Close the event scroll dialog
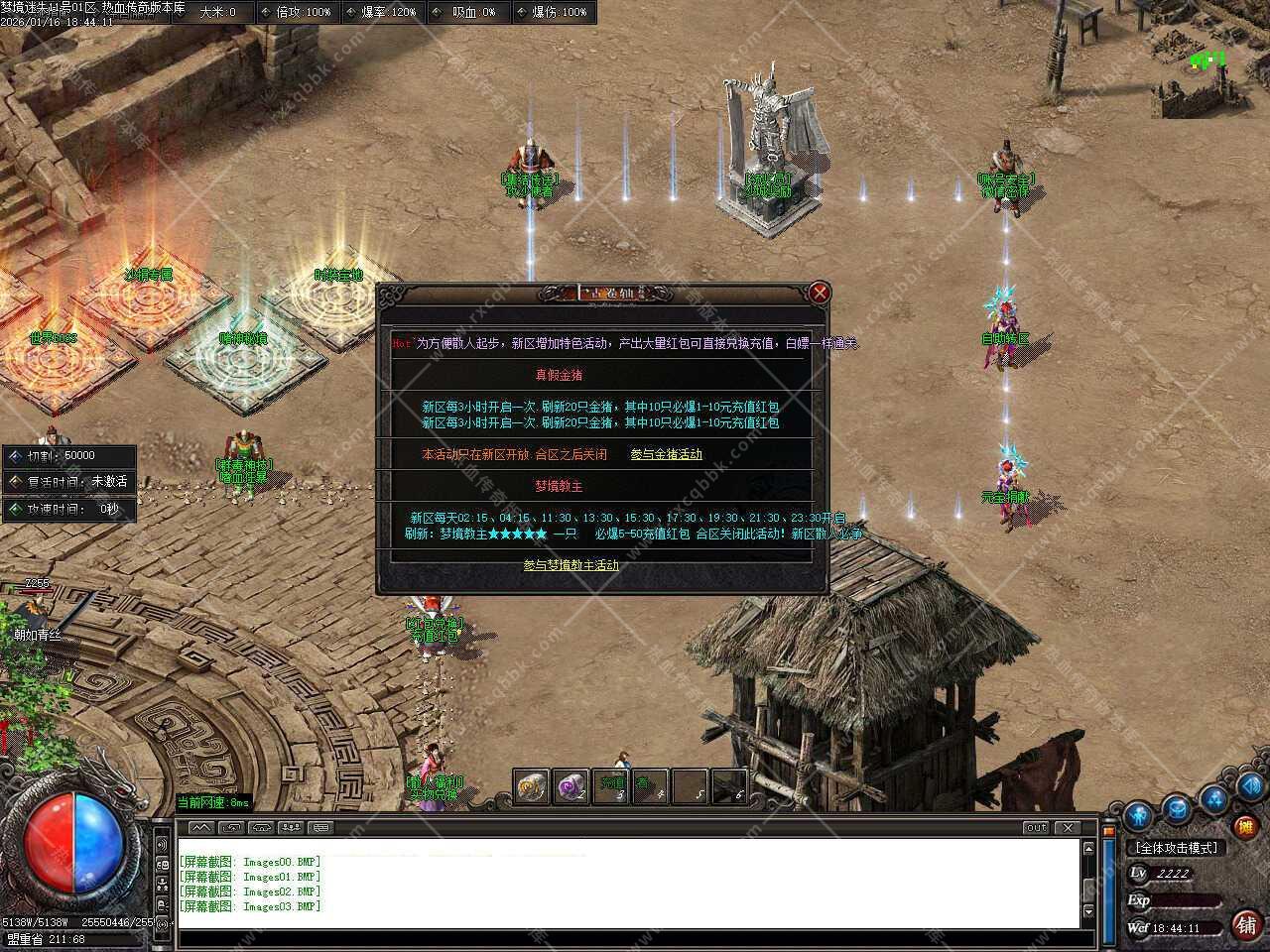This screenshot has width=1270, height=952. point(820,293)
